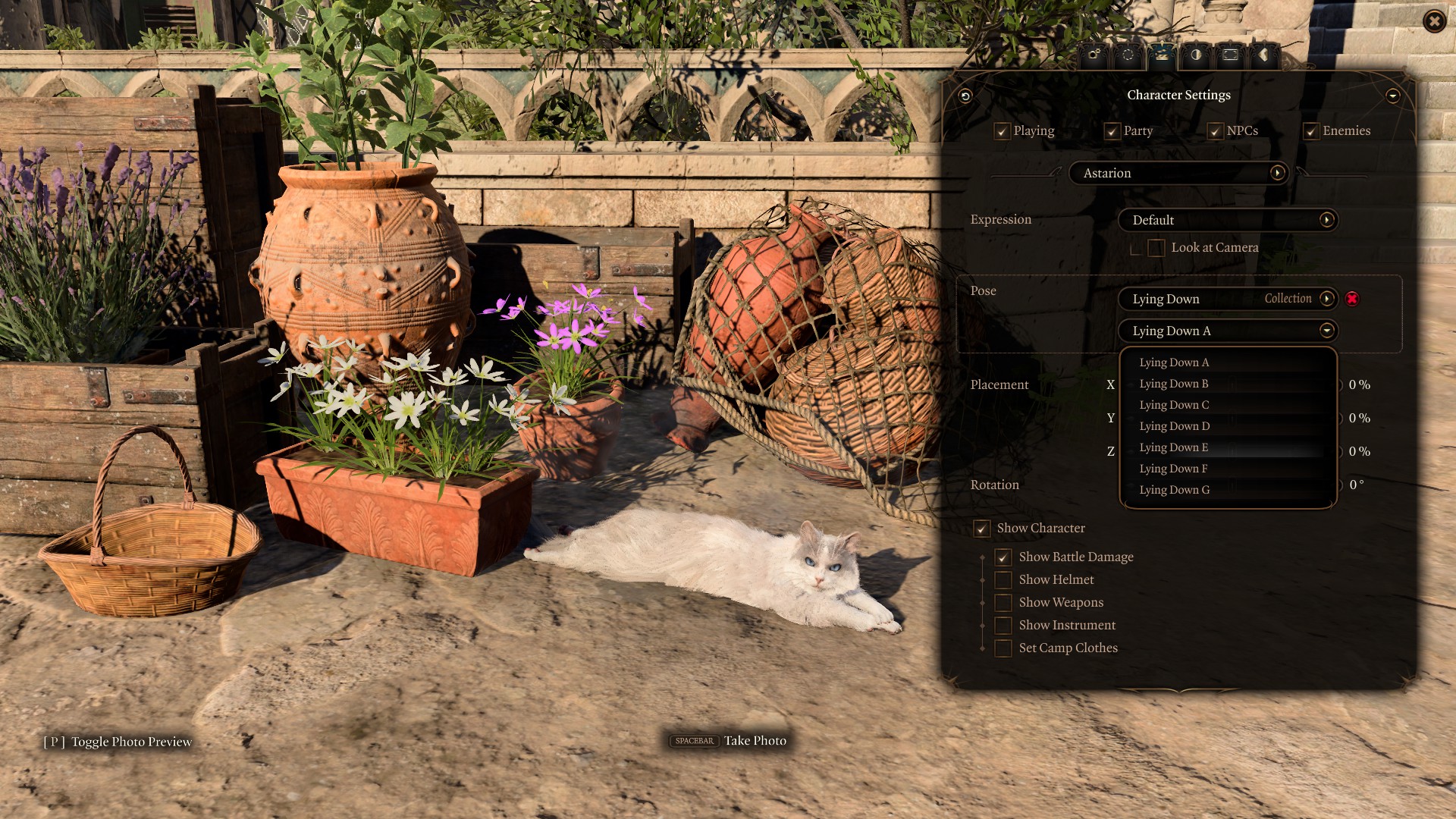Toggle the Playing checkbox

tap(1002, 131)
